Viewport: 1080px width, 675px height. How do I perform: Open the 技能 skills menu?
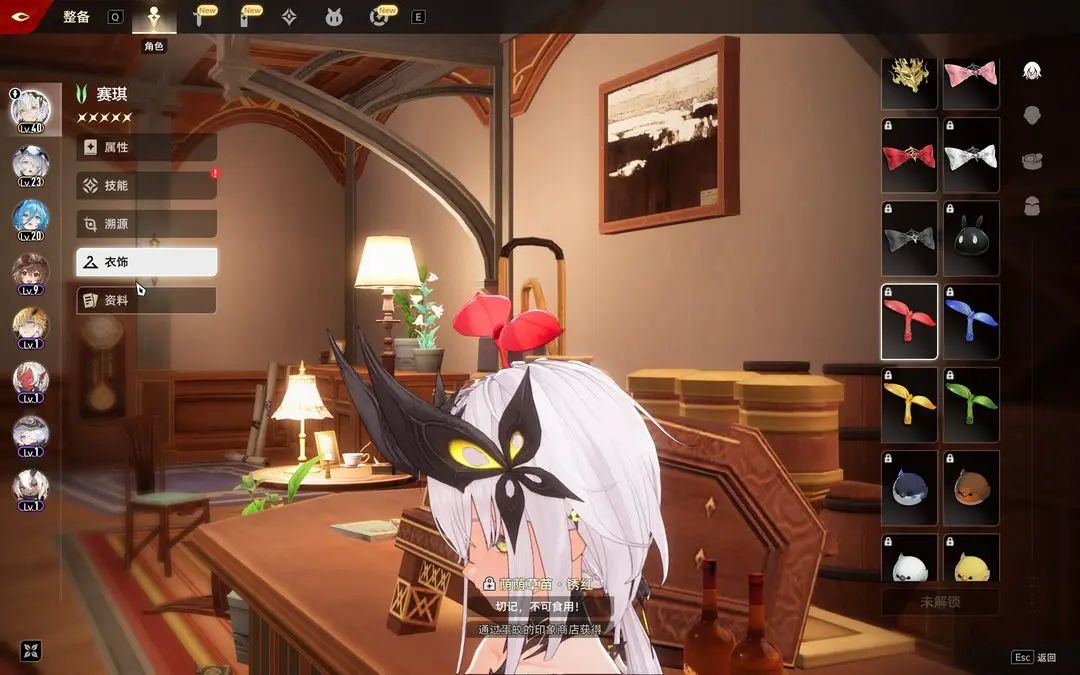[x=146, y=185]
